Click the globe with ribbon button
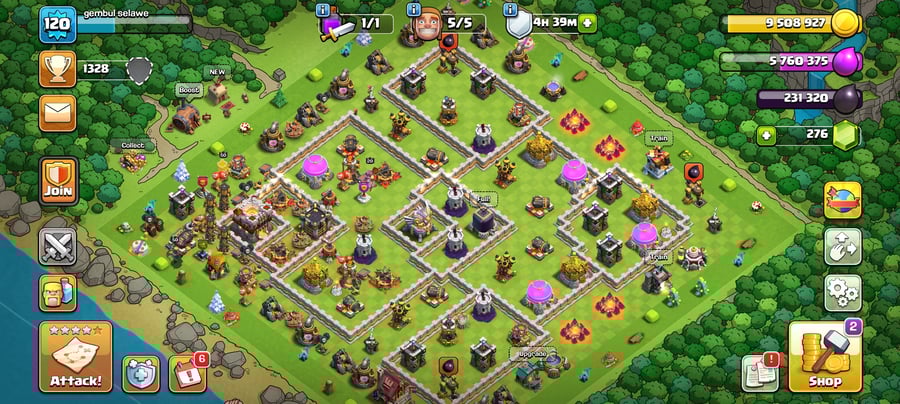 coord(843,200)
